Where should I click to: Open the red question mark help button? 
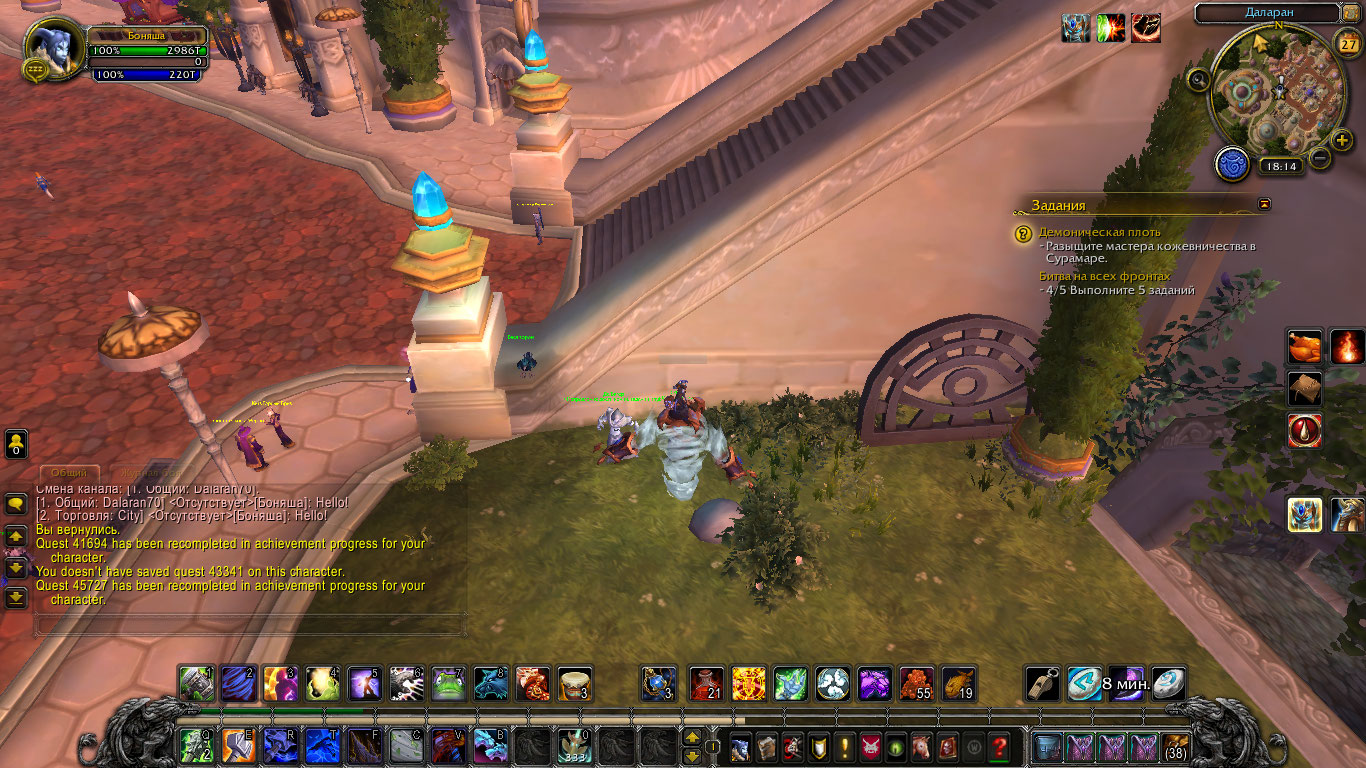tap(998, 746)
